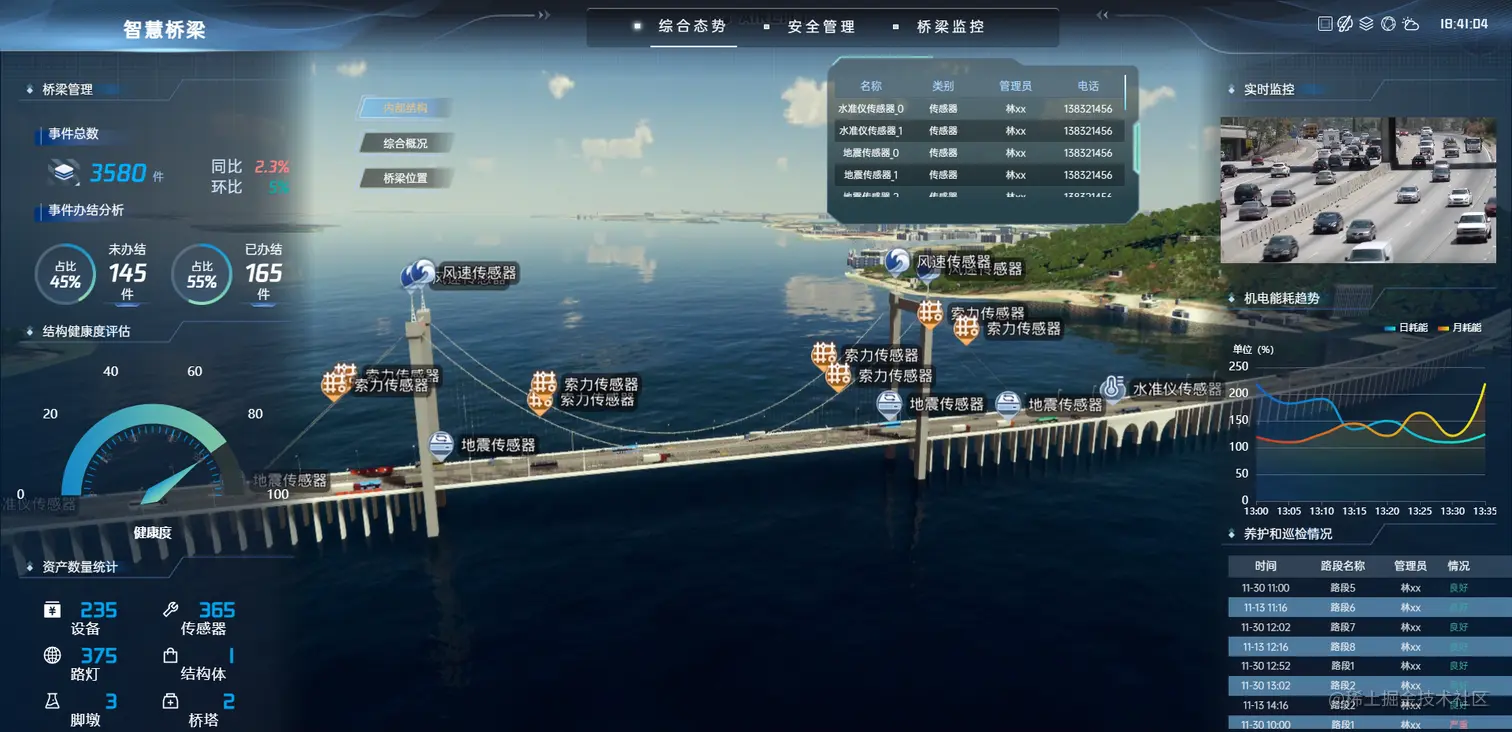
Task: Select the 地震传感器_1 table row
Action: point(978,175)
